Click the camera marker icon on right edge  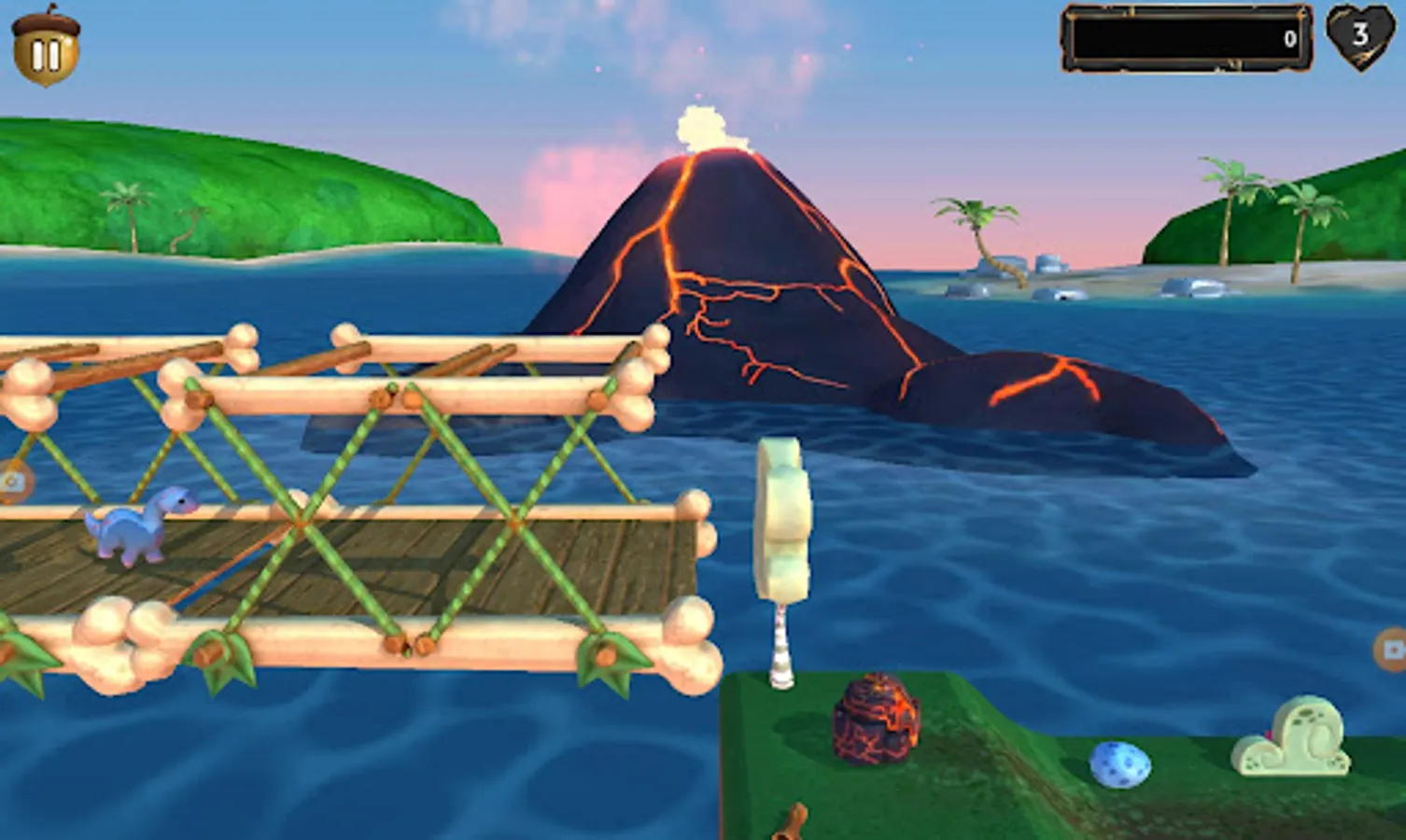tap(1394, 649)
